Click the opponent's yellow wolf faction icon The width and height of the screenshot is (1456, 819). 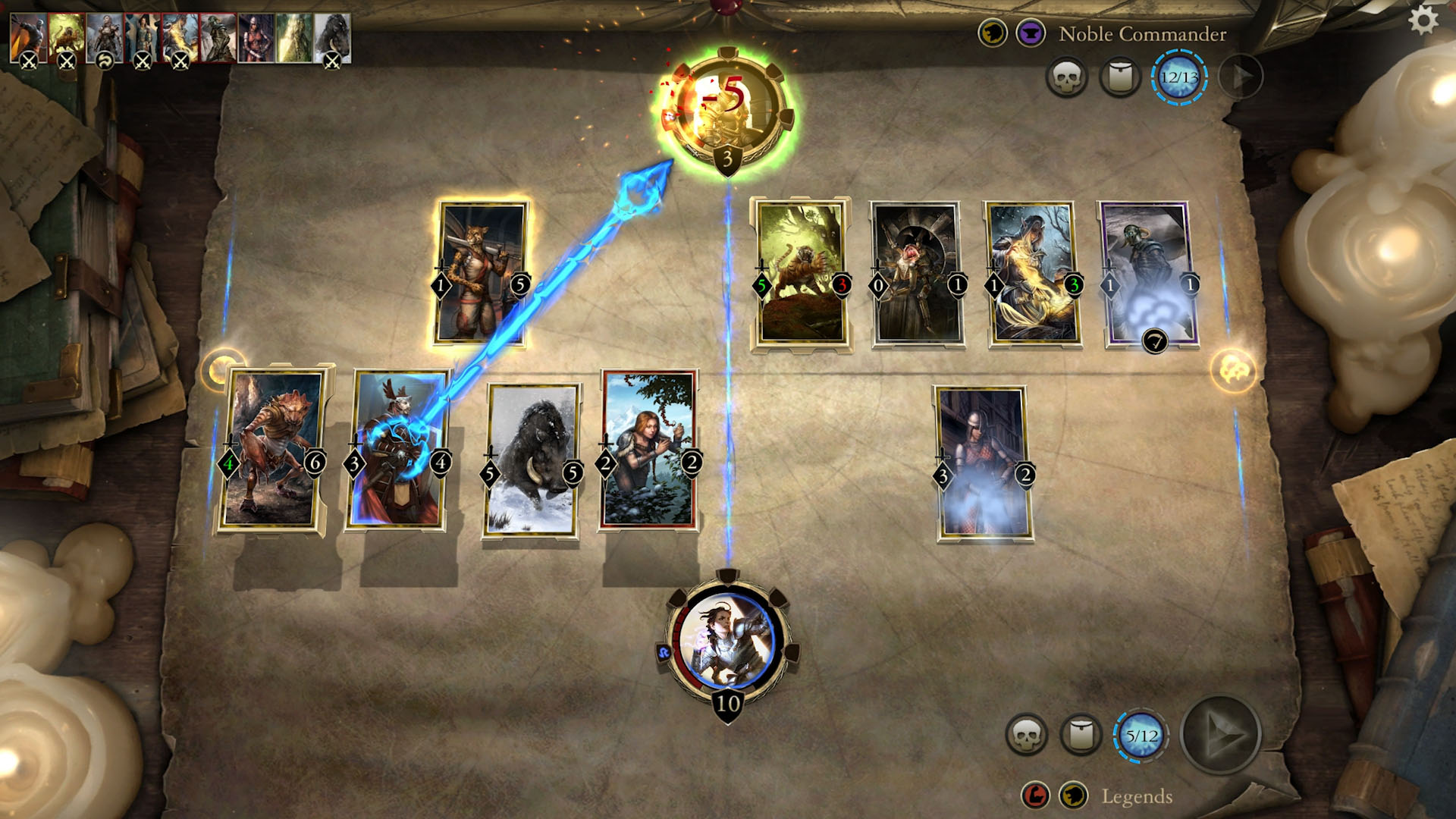tap(993, 33)
